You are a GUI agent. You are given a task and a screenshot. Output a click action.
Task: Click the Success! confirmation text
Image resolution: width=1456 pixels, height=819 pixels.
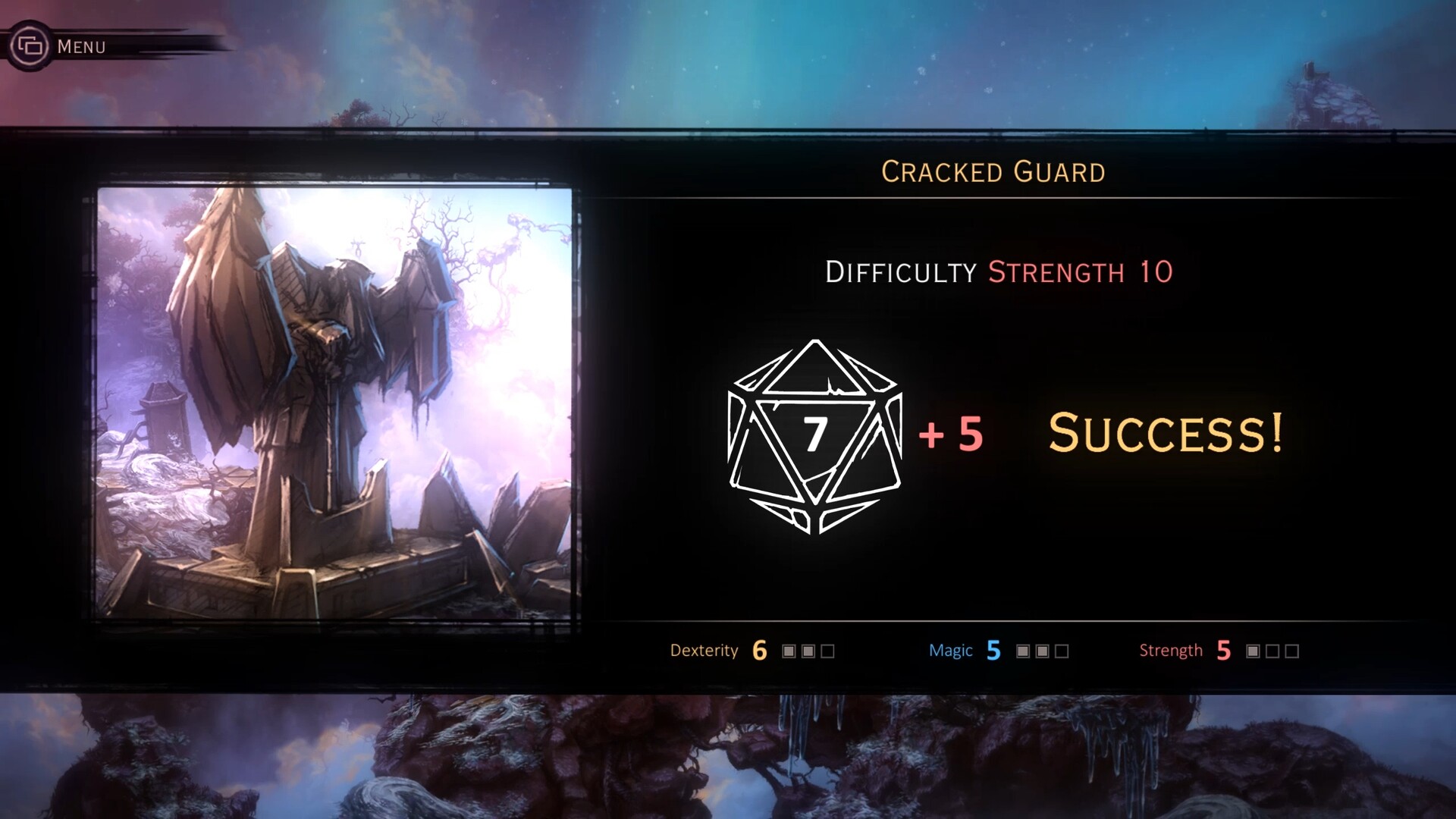pos(1165,434)
